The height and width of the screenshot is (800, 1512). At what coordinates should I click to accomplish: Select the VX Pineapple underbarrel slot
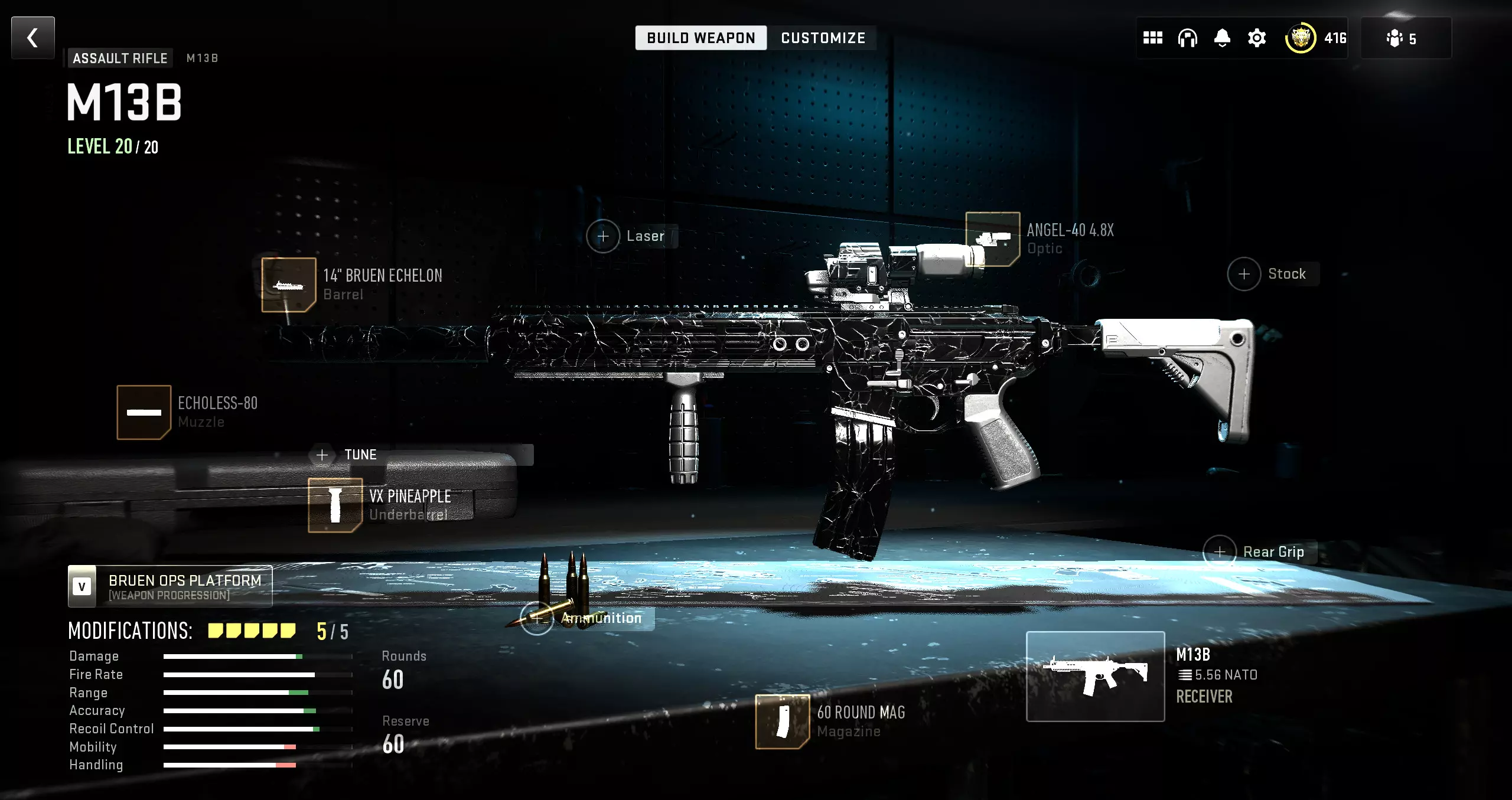pyautogui.click(x=335, y=505)
